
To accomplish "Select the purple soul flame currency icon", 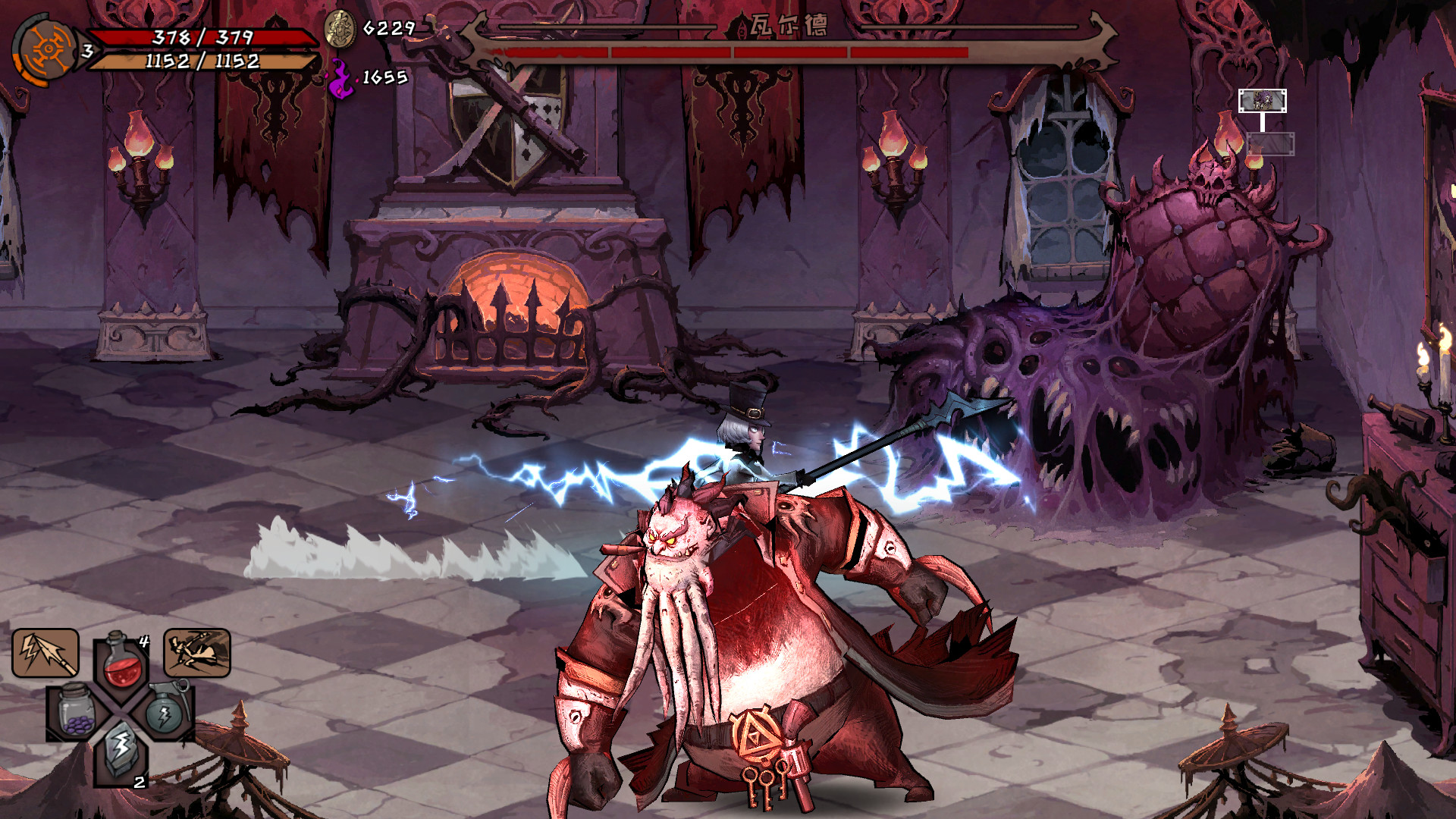I will click(341, 77).
